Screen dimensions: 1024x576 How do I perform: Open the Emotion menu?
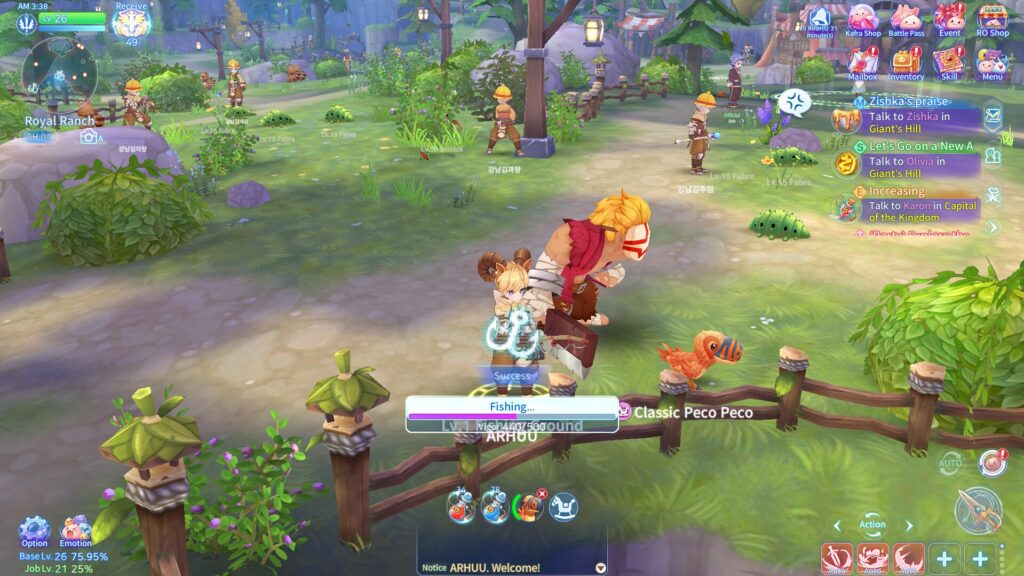76,530
